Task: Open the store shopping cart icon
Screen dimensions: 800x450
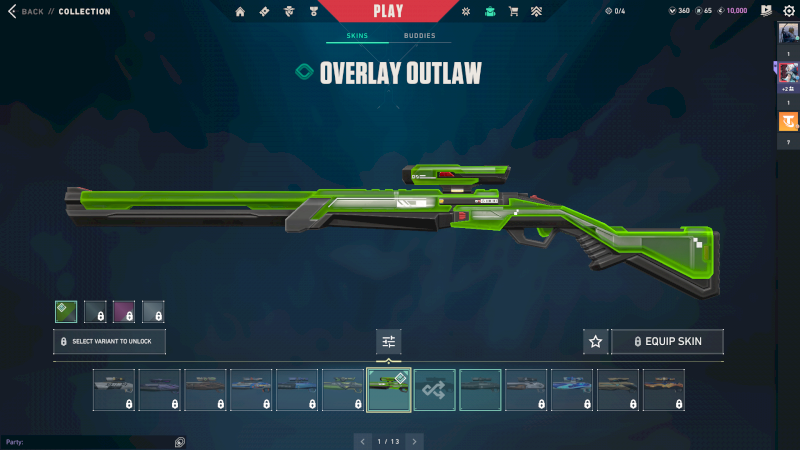Action: pyautogui.click(x=514, y=12)
